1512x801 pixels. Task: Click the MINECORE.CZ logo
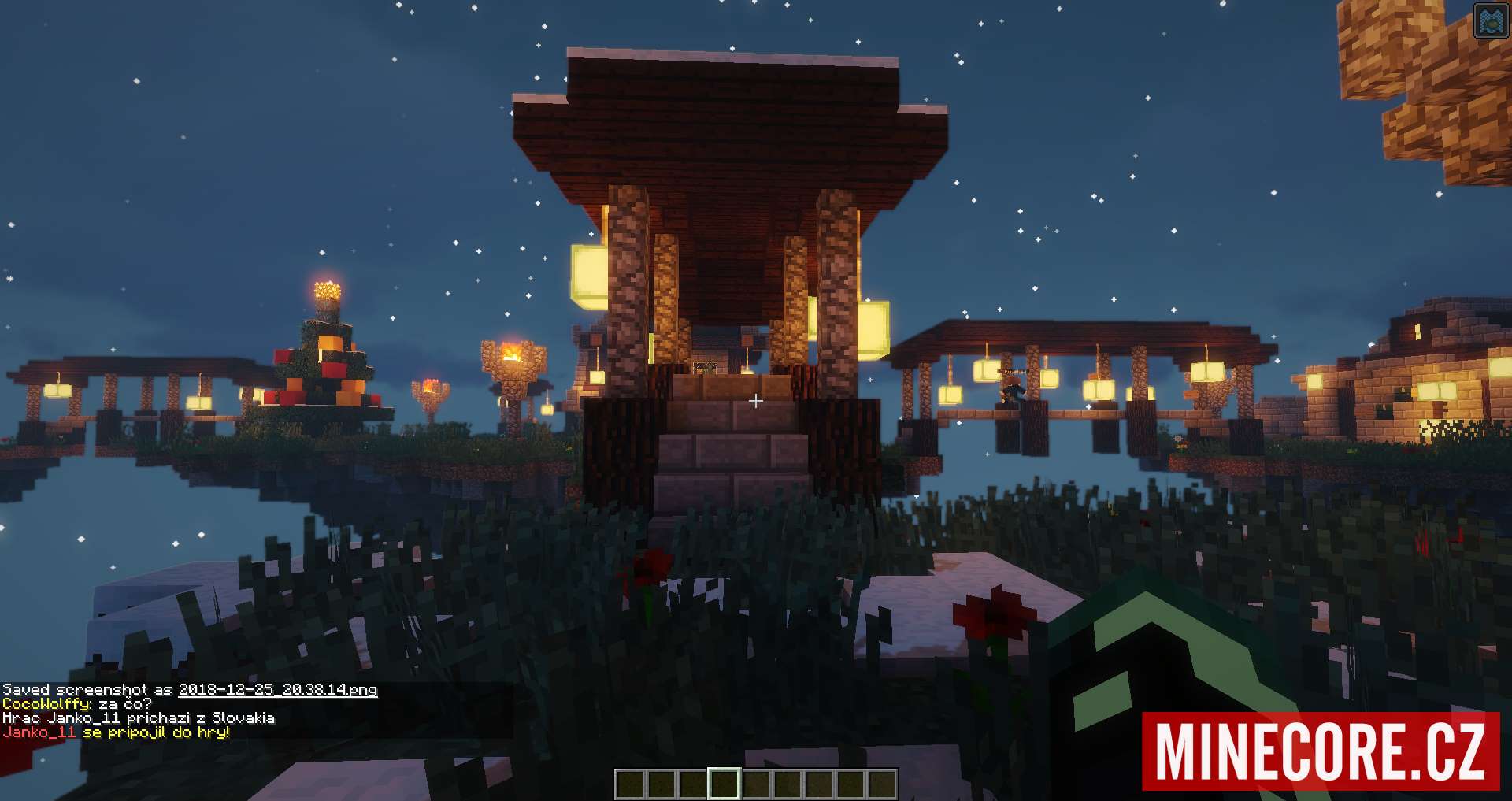[1320, 751]
